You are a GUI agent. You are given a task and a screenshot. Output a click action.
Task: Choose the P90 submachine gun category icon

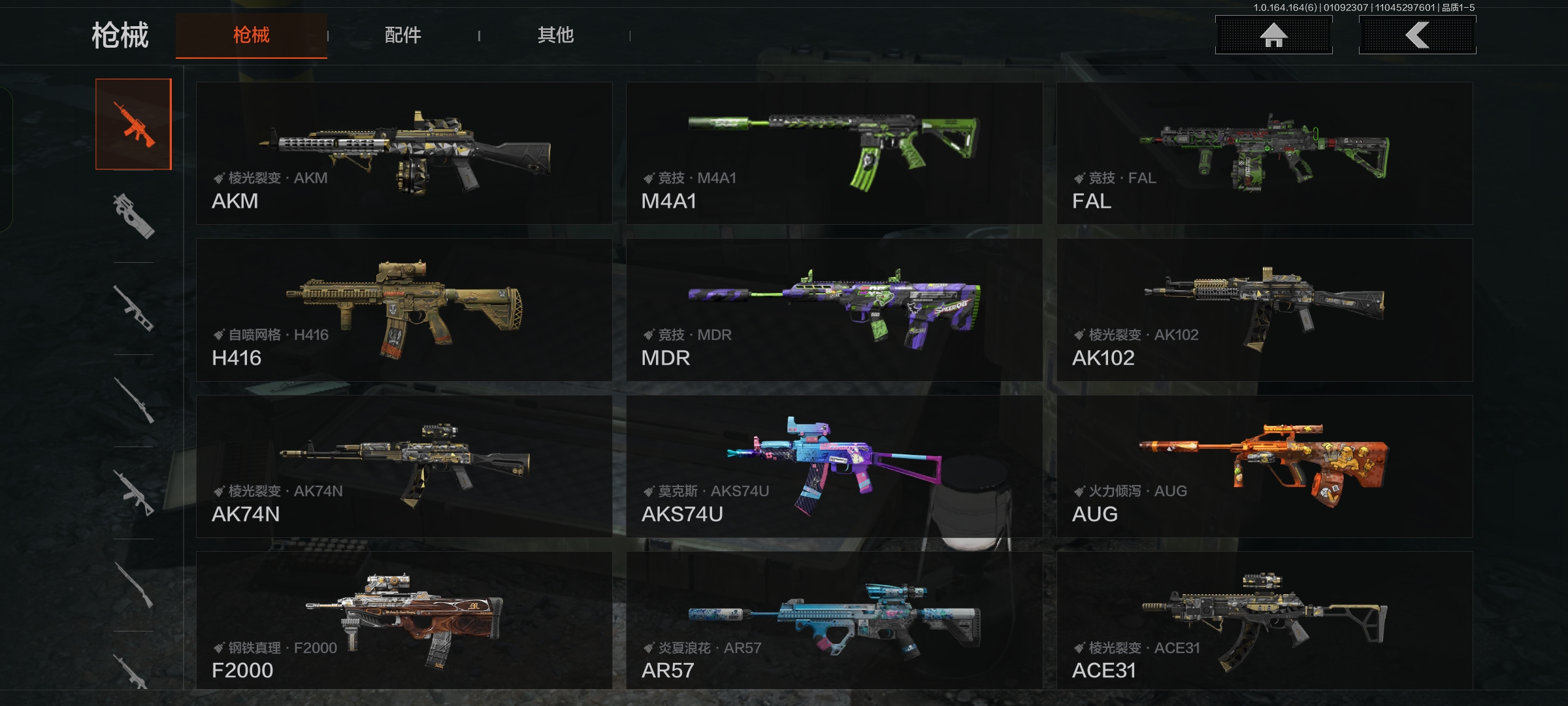coord(134,216)
